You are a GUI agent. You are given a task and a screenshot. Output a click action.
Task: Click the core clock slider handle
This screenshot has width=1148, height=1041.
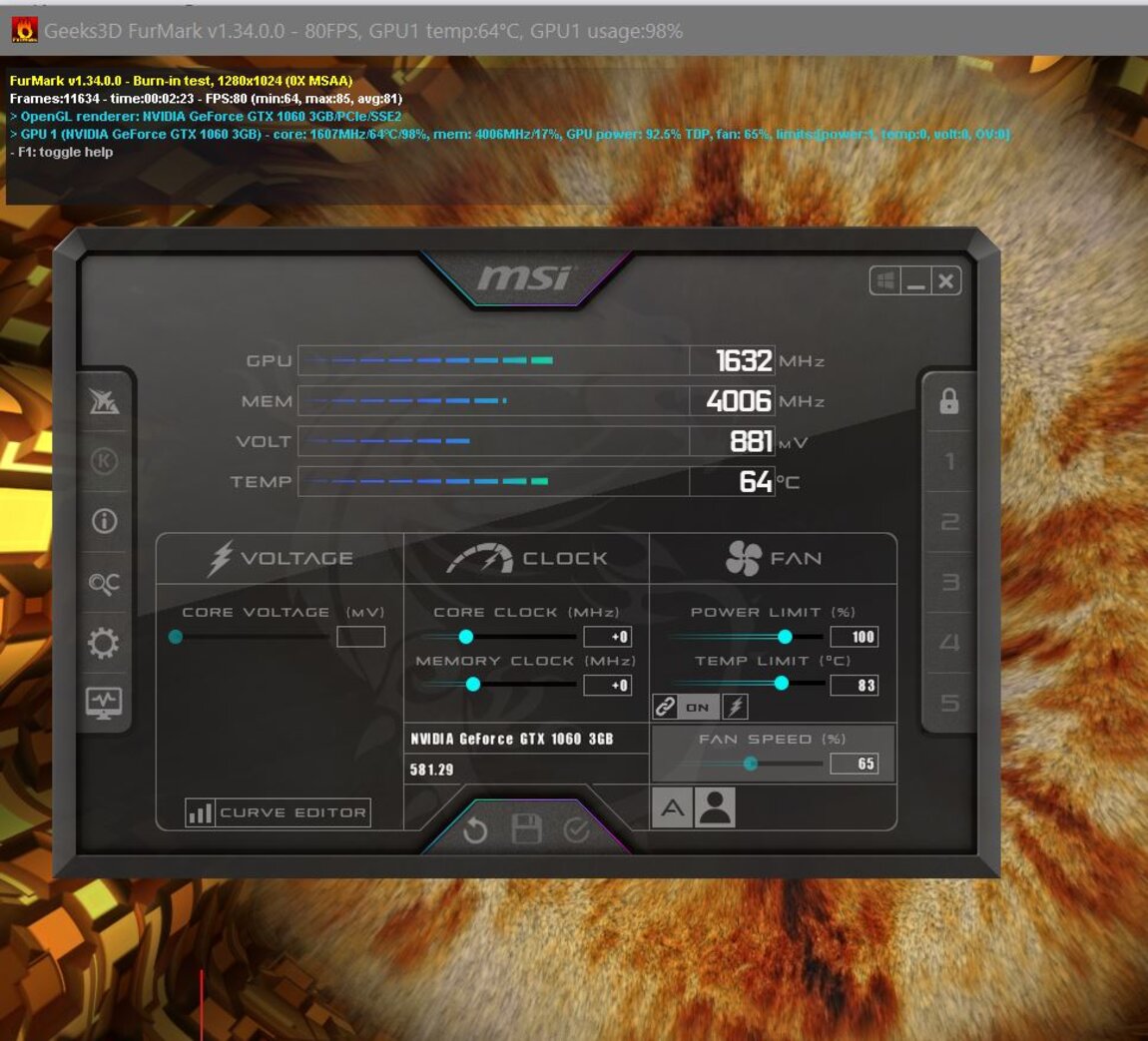[x=465, y=637]
